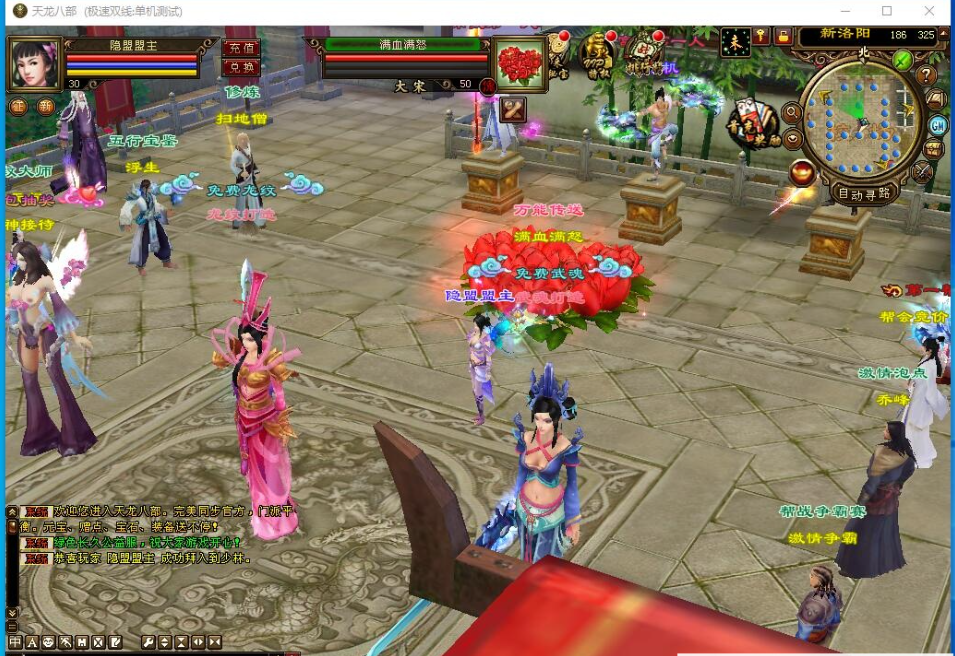Image resolution: width=955 pixels, height=656 pixels.
Task: Click the round 新 button under the portrait
Action: [46, 106]
